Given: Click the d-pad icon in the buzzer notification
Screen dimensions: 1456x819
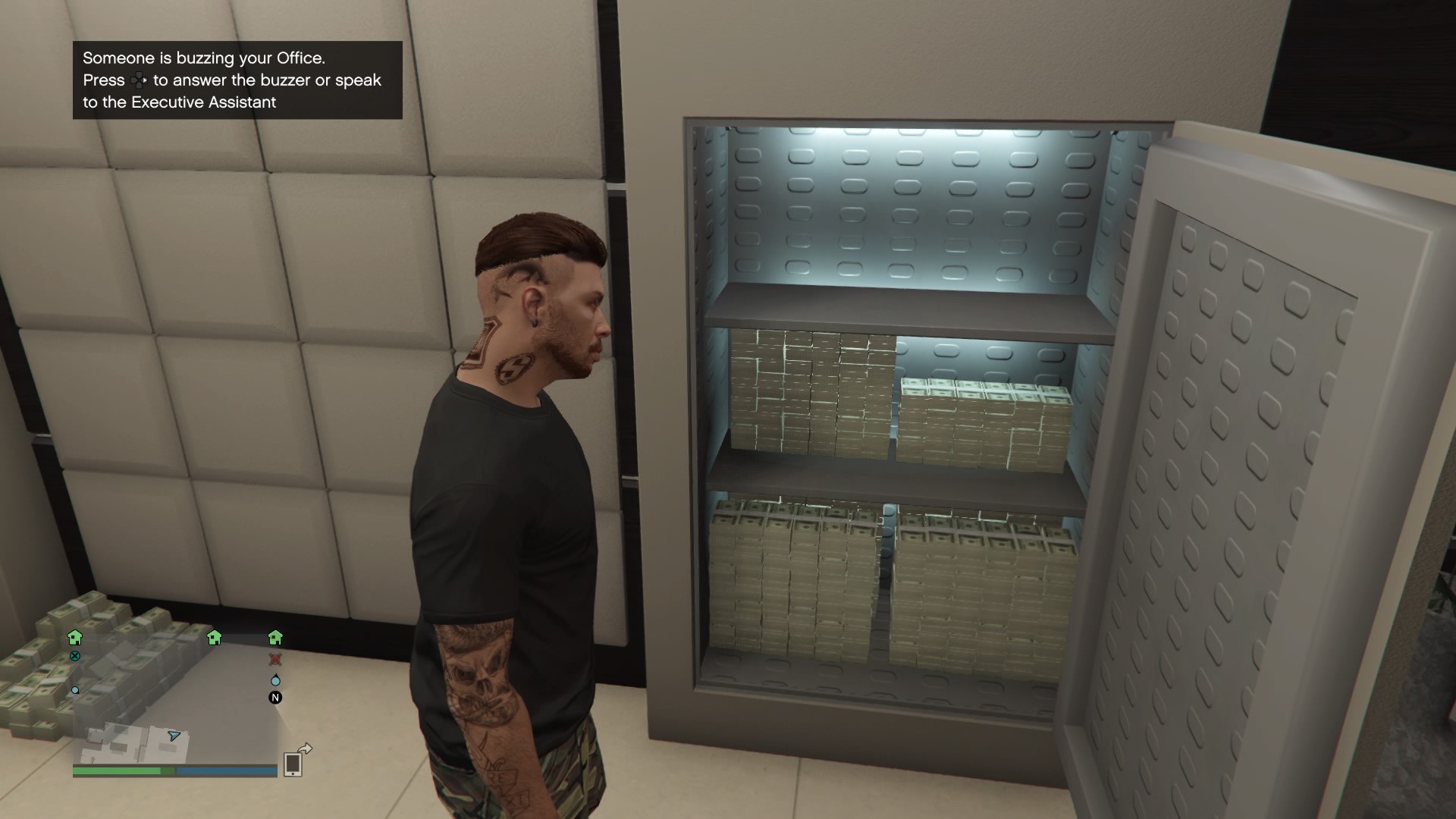Looking at the screenshot, I should tap(140, 80).
